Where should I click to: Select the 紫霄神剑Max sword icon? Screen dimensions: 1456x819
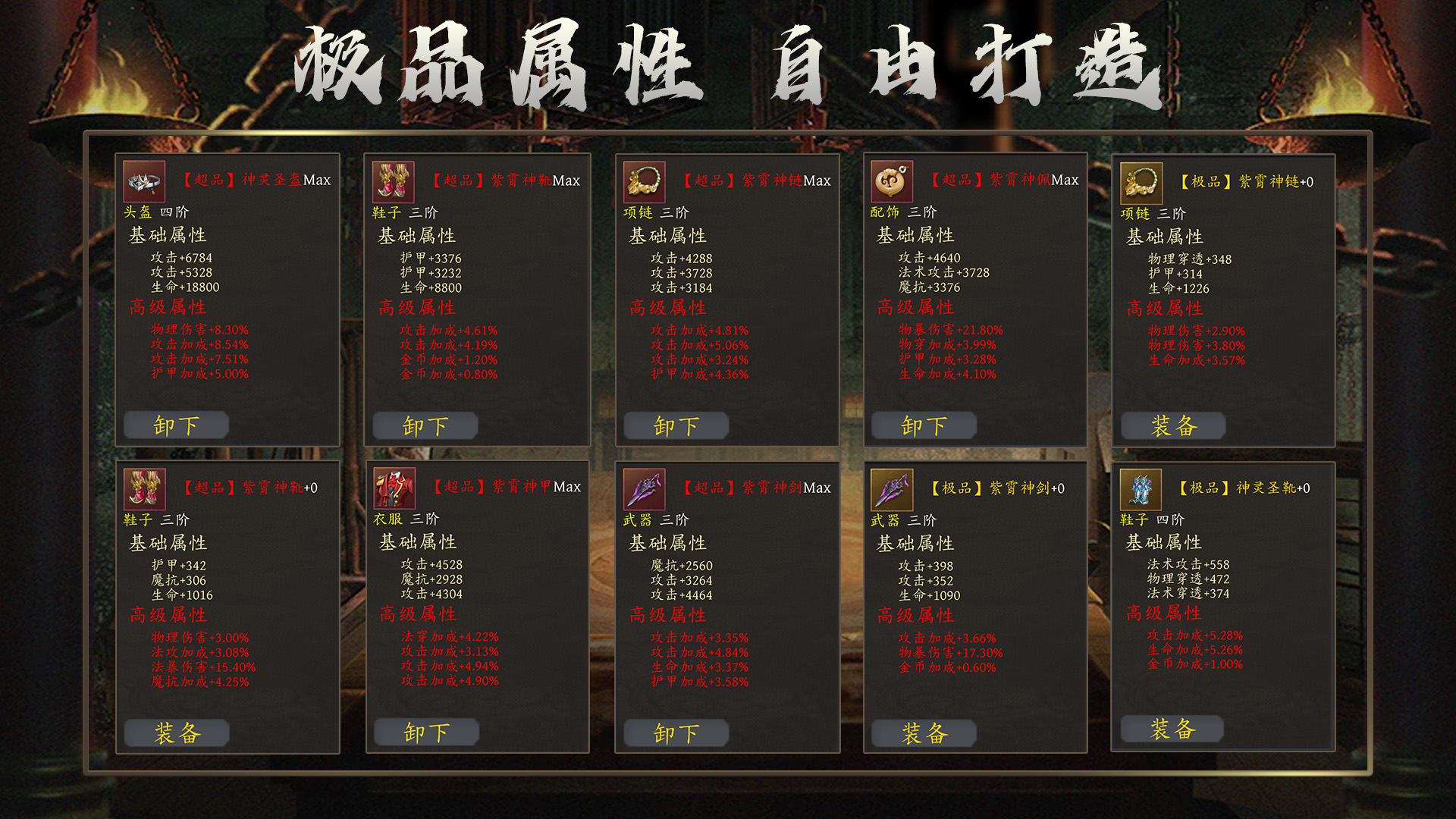coord(644,490)
